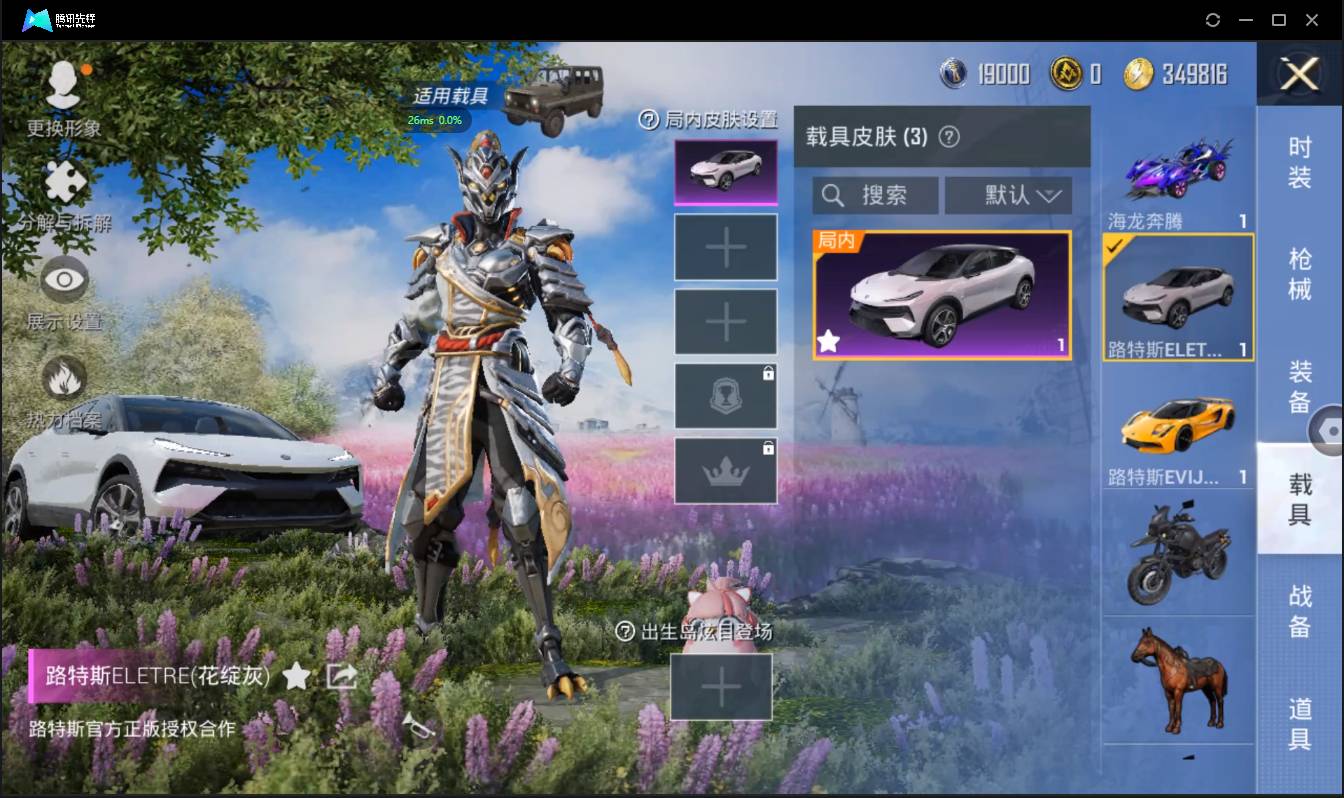
Task: Open 展示设置 via the eye icon
Action: (x=64, y=281)
